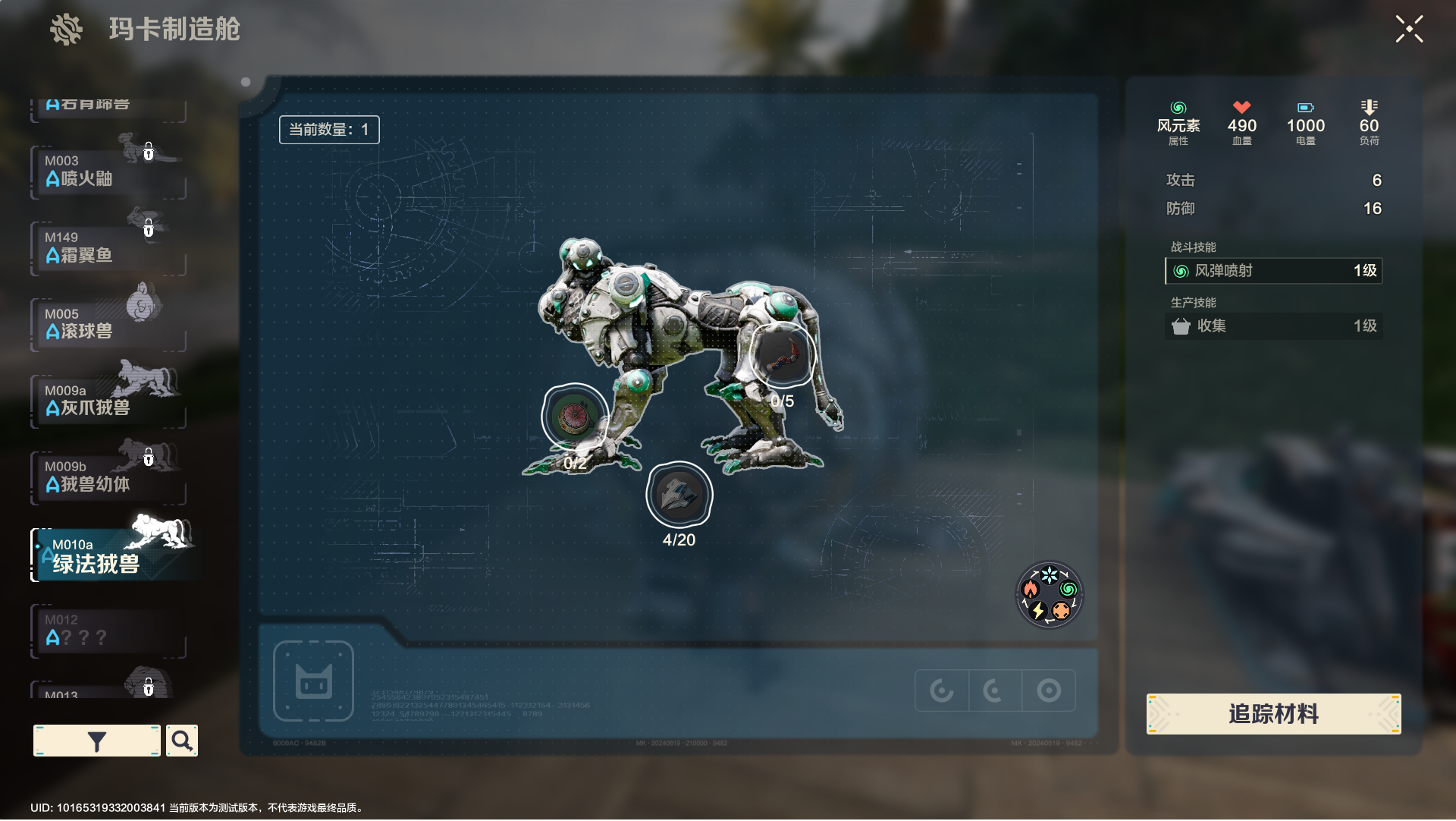Viewport: 1456px width, 821px height.
Task: Open the filter funnel button
Action: pos(96,741)
